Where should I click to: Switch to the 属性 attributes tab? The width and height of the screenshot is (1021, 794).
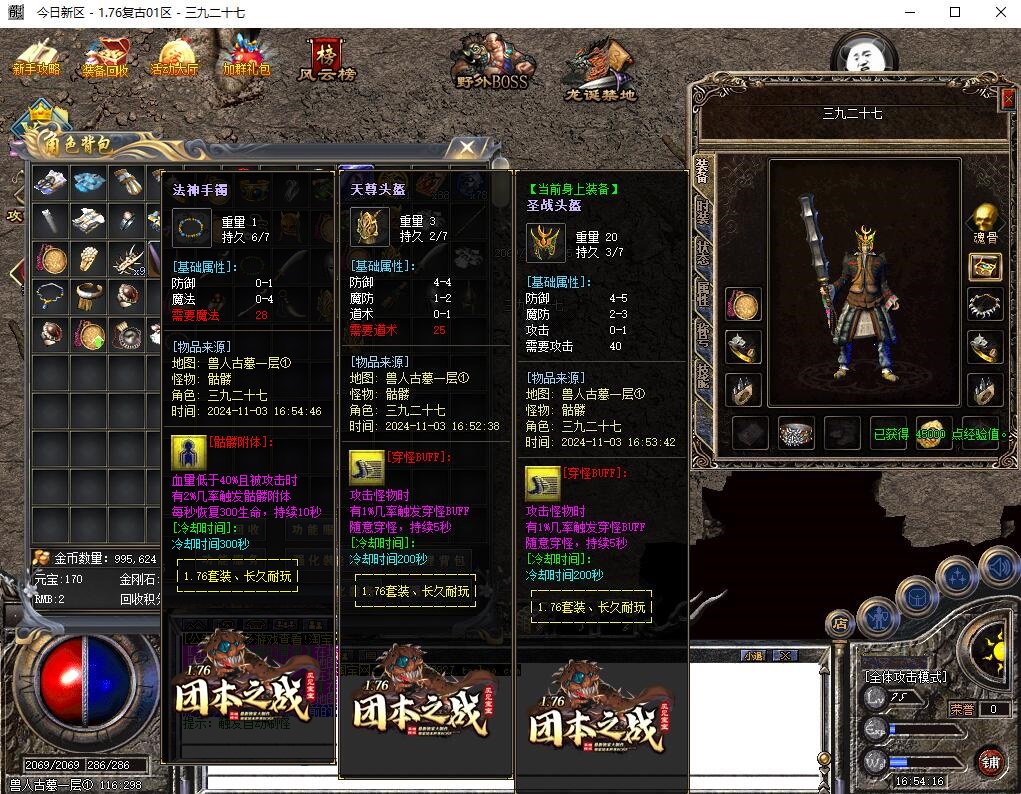tap(702, 293)
